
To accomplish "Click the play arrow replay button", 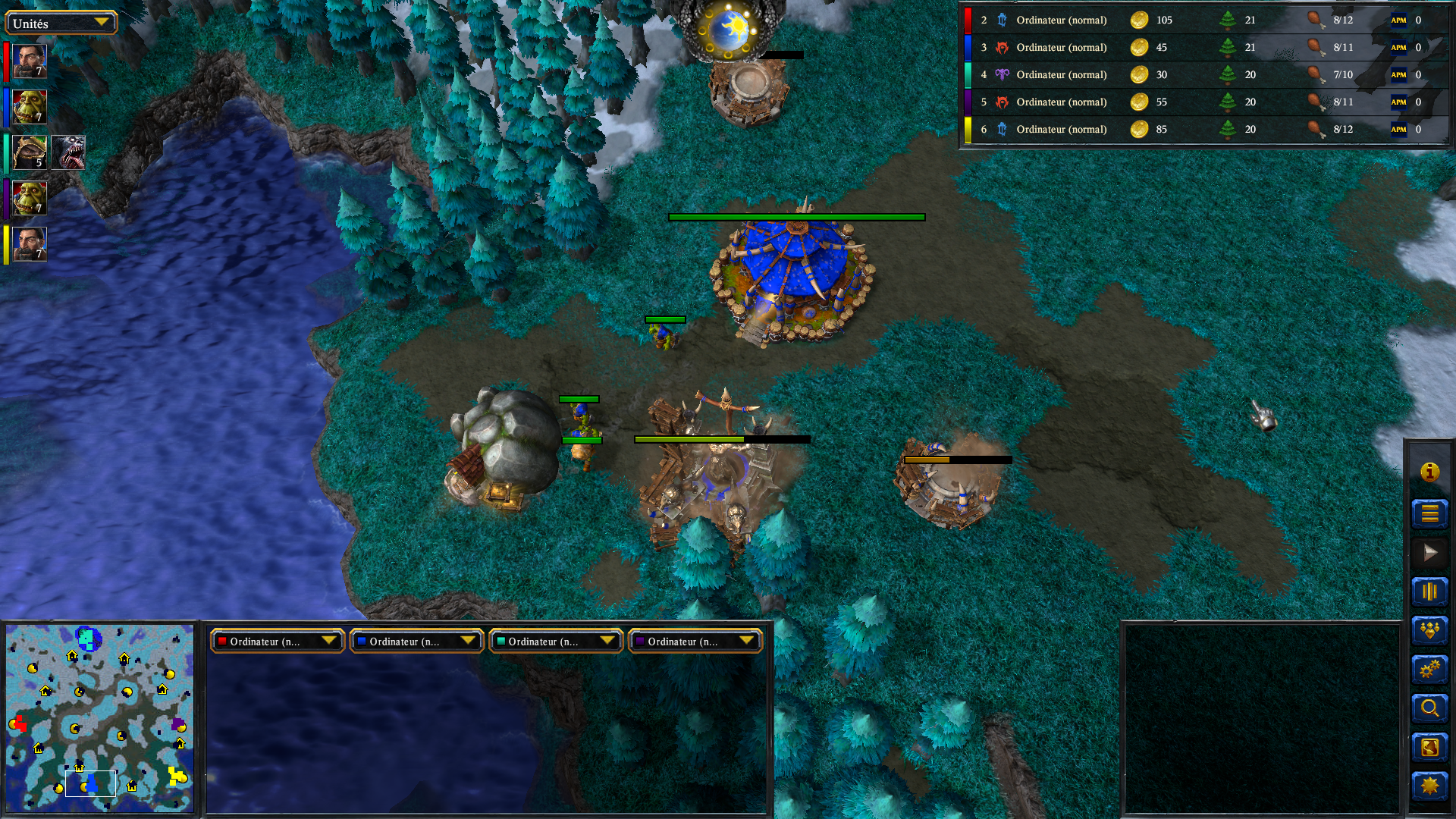I will tap(1429, 552).
